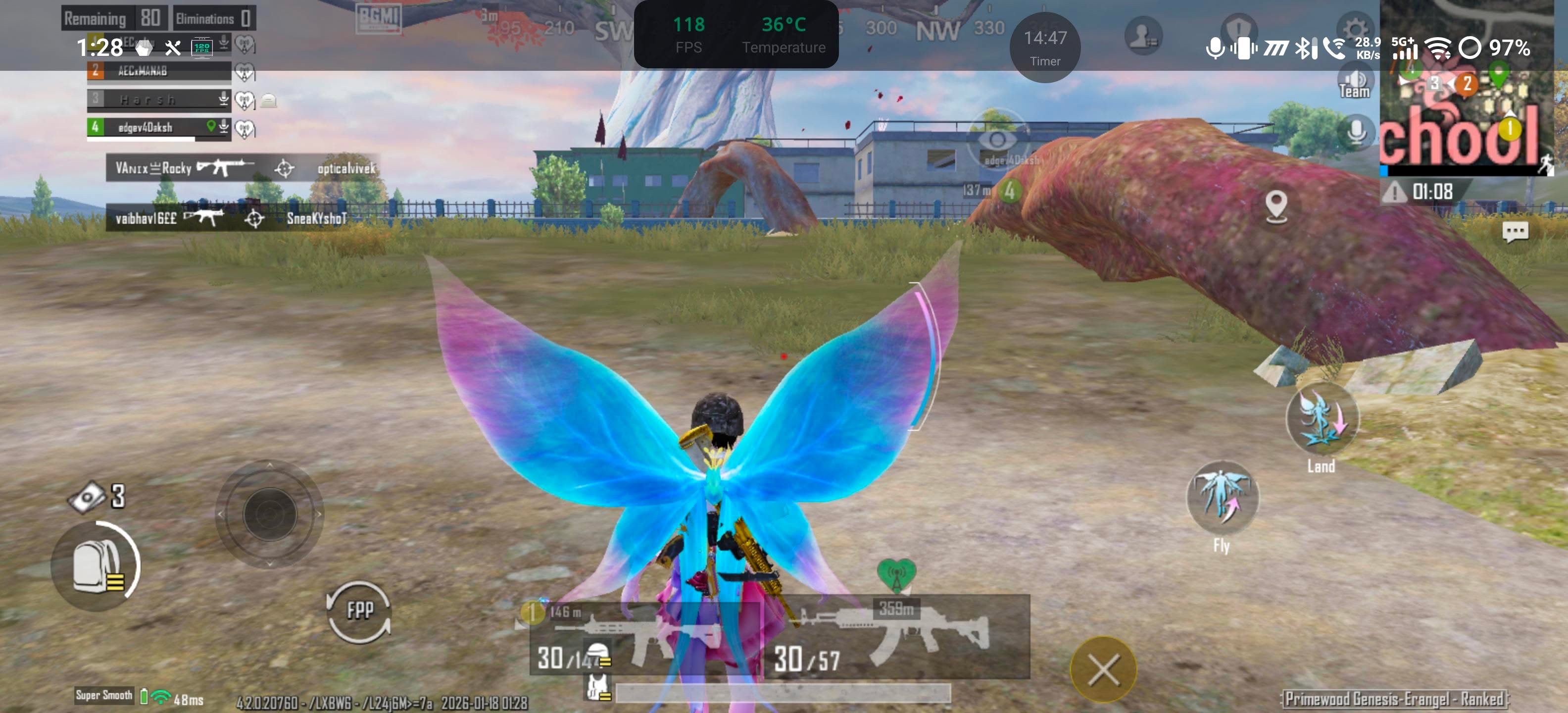This screenshot has width=1568, height=713.
Task: Tap the 14:47 Timer overlay bubble
Action: click(x=1044, y=47)
